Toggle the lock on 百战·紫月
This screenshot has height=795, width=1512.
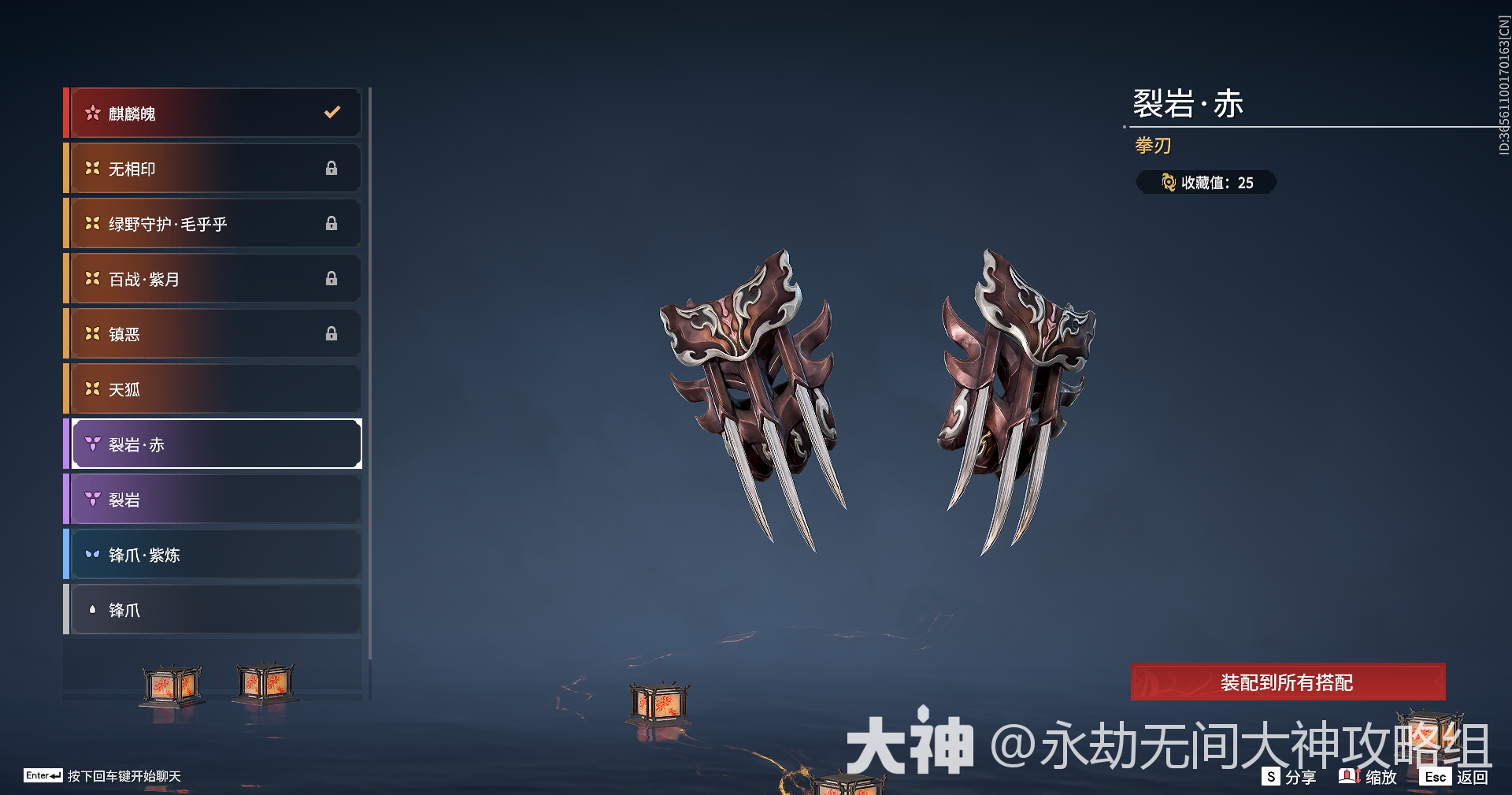[x=332, y=278]
